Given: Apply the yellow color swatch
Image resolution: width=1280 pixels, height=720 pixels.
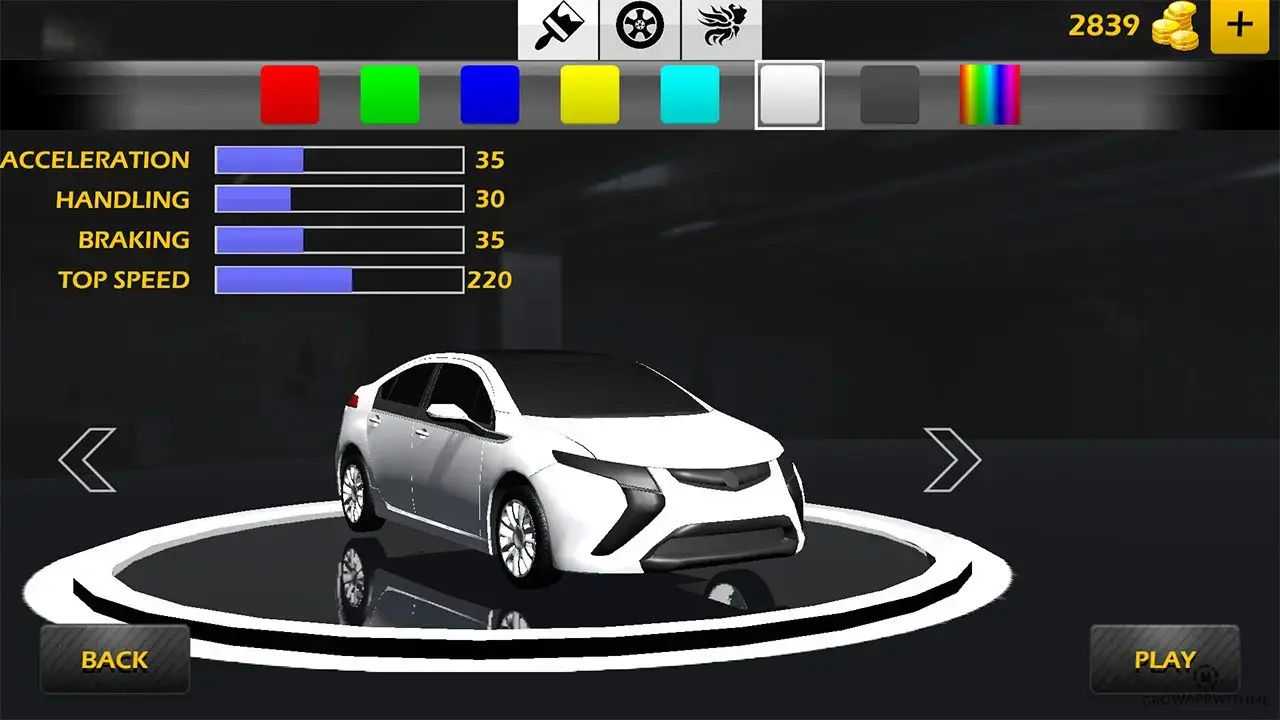Looking at the screenshot, I should [589, 95].
